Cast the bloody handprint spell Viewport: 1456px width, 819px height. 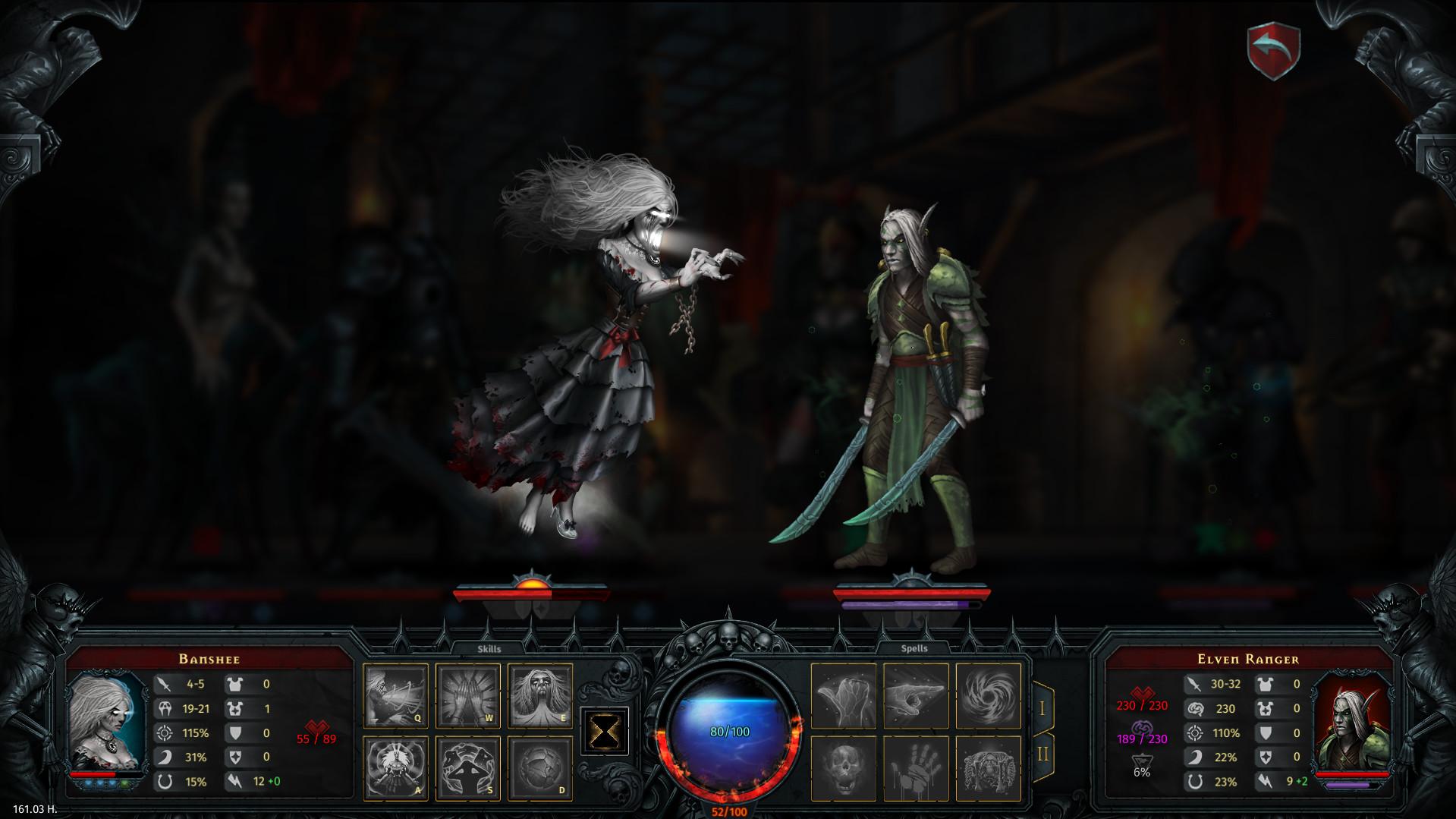point(918,767)
